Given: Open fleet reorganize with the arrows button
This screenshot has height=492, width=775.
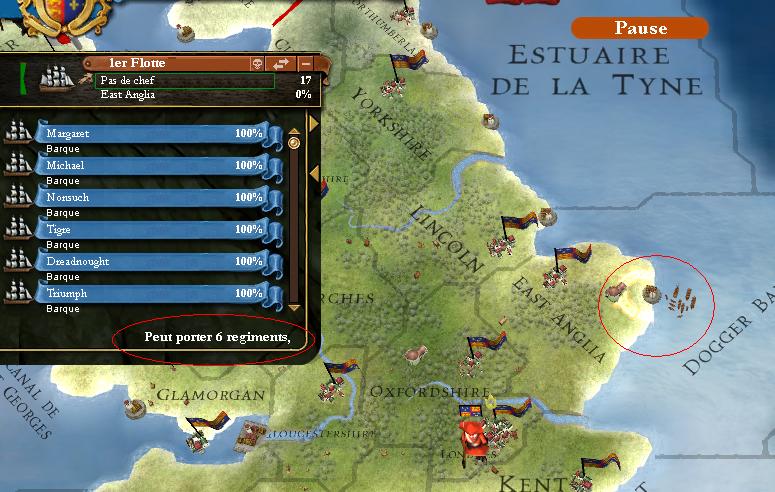Looking at the screenshot, I should tap(282, 63).
